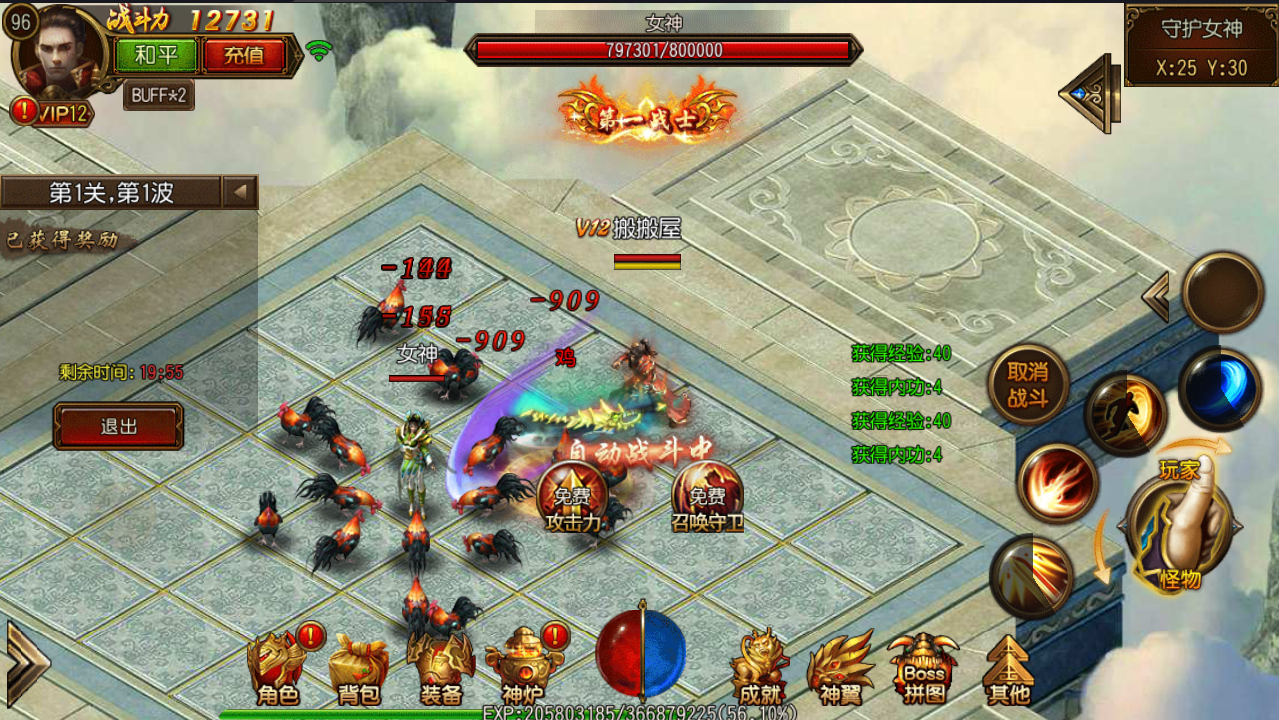Open the 角色 character menu
The width and height of the screenshot is (1279, 720).
[x=279, y=667]
